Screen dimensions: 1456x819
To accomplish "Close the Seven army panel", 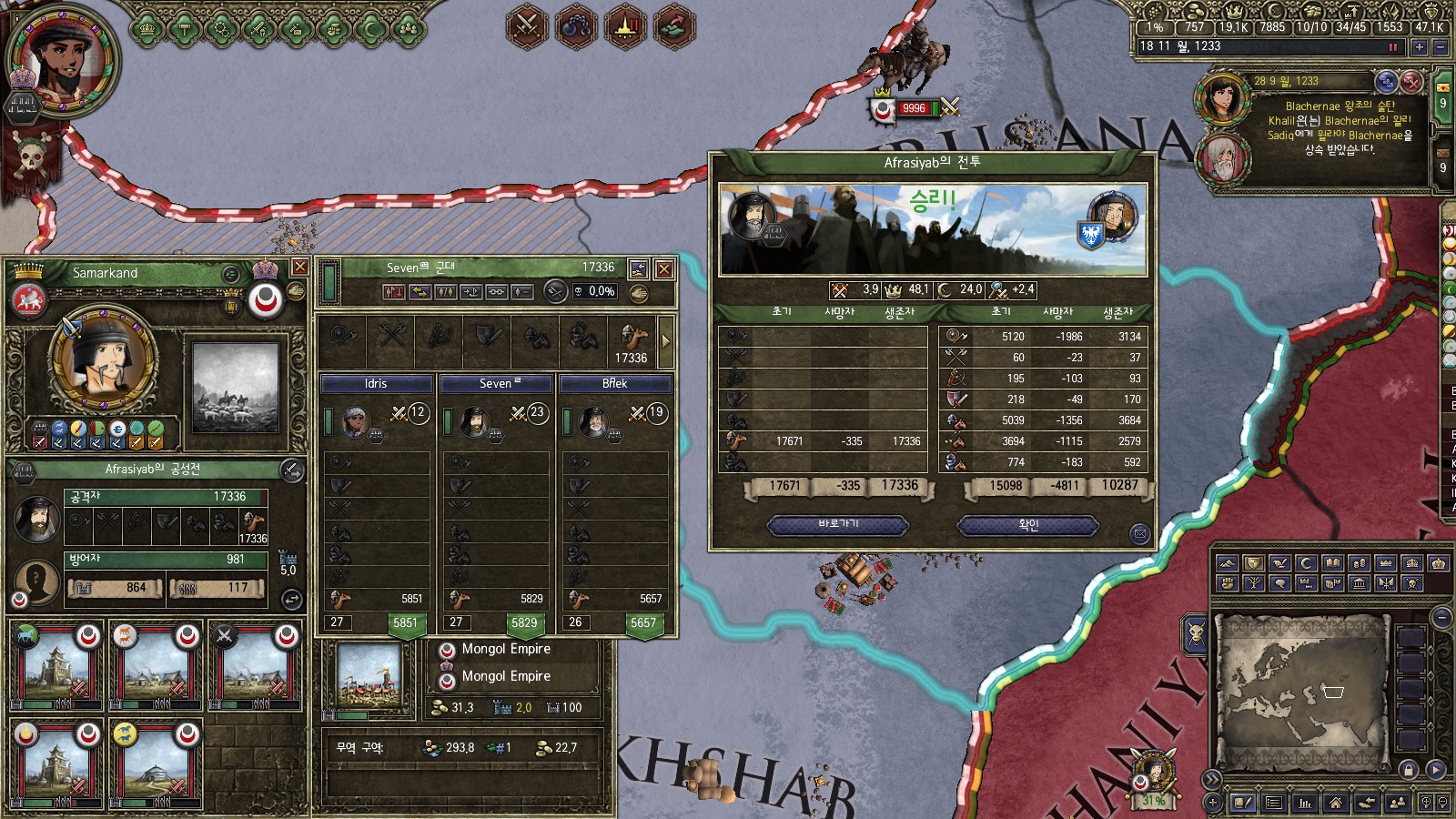I will (x=664, y=269).
